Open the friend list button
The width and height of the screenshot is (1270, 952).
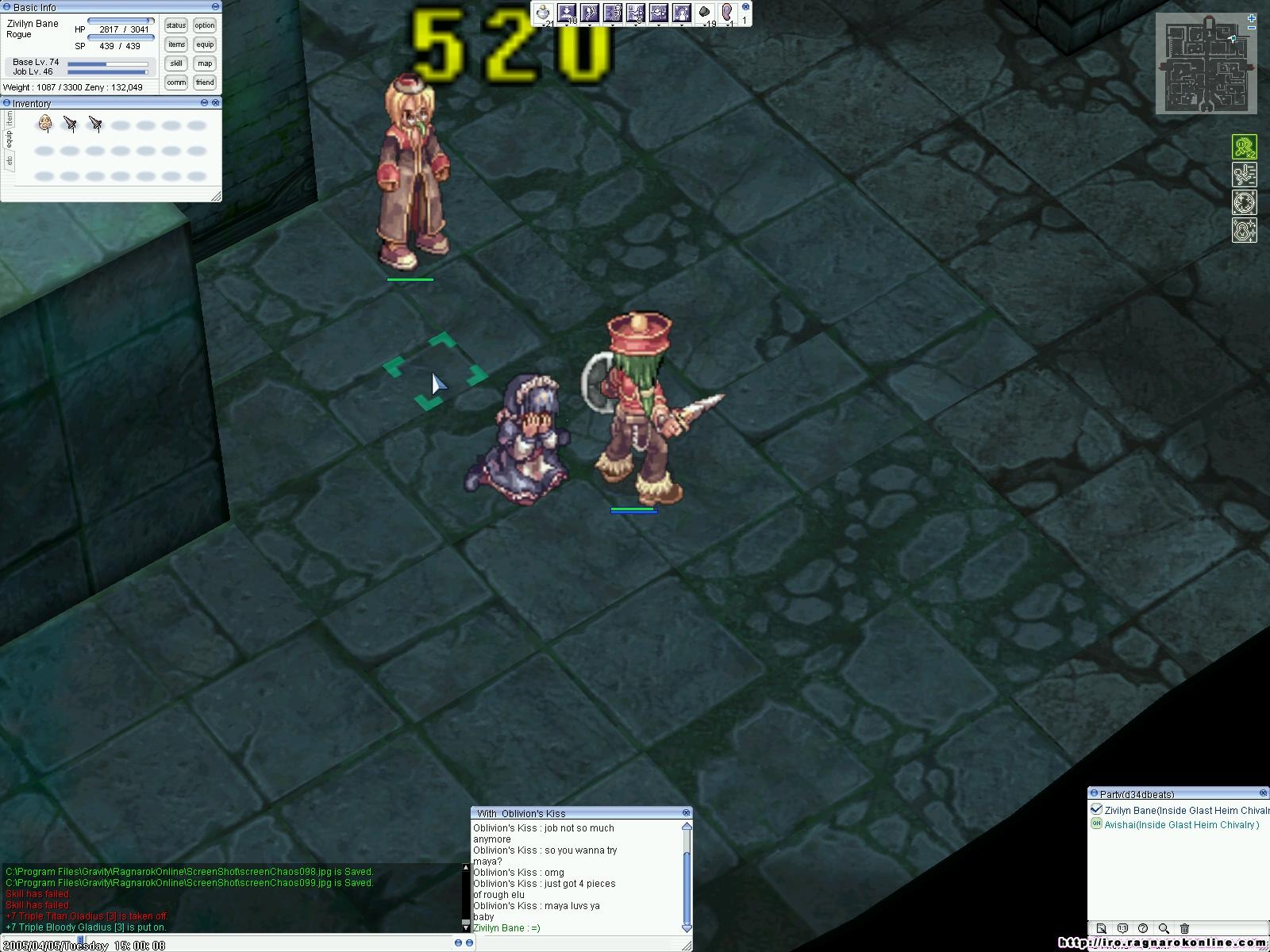(x=205, y=83)
